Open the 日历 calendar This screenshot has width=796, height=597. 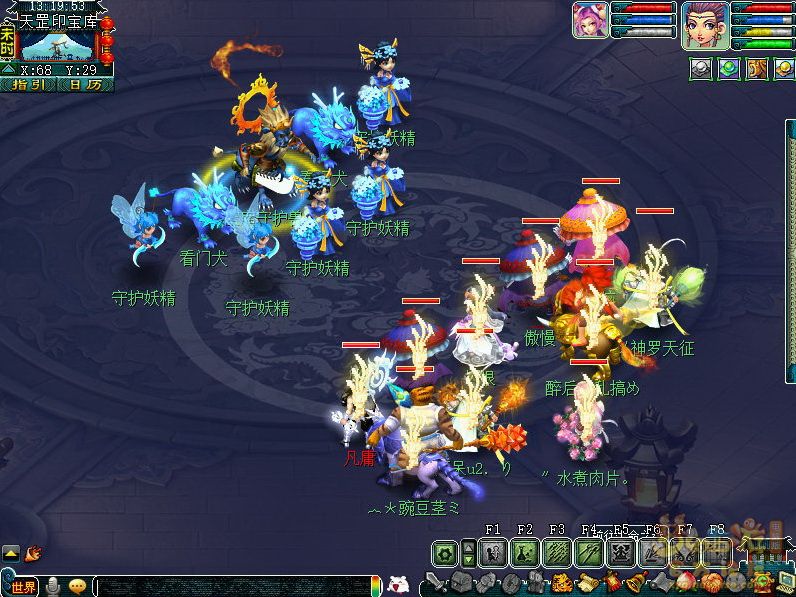pyautogui.click(x=85, y=85)
